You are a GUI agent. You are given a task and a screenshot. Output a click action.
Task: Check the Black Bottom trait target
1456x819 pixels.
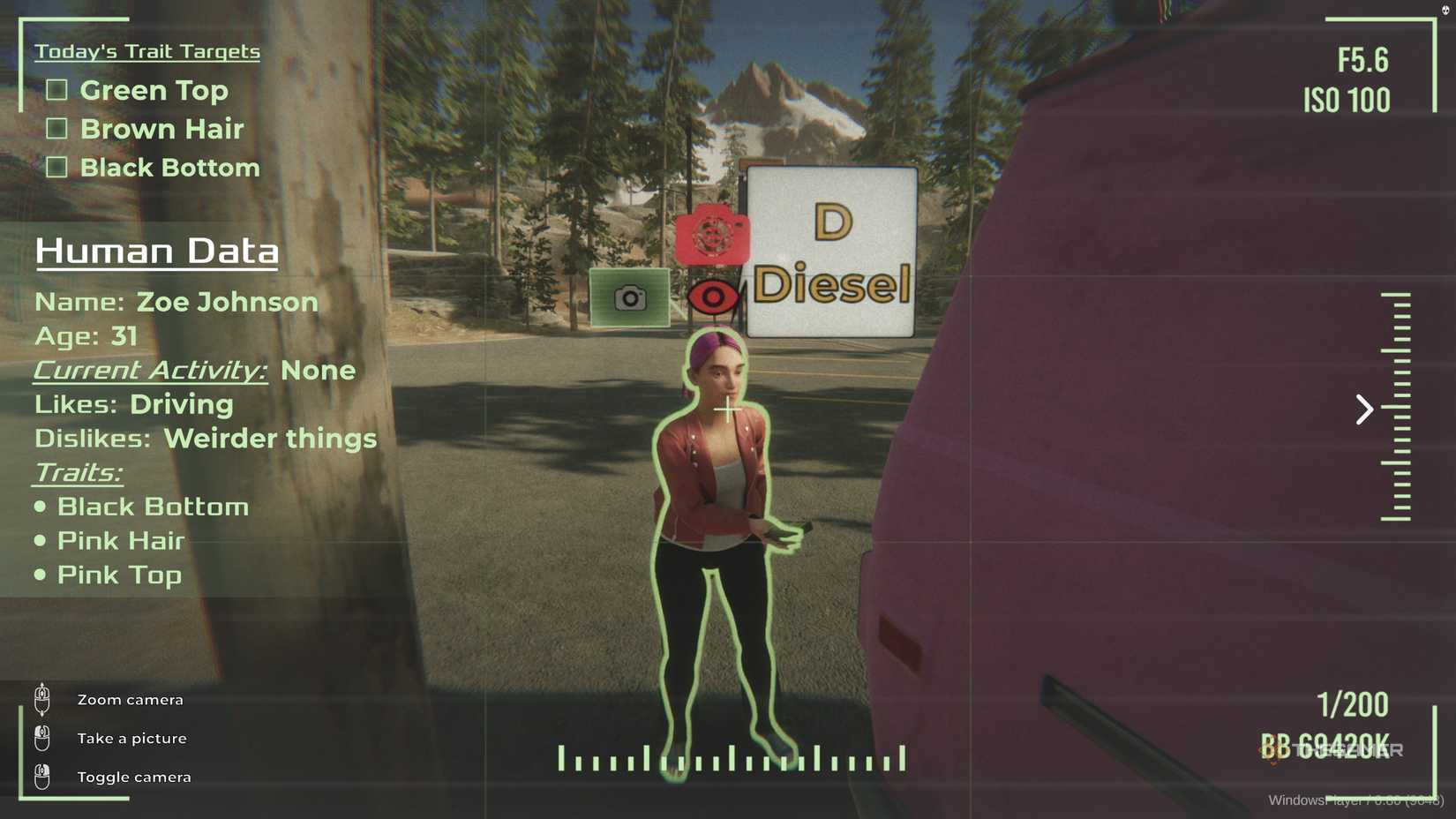pos(56,166)
